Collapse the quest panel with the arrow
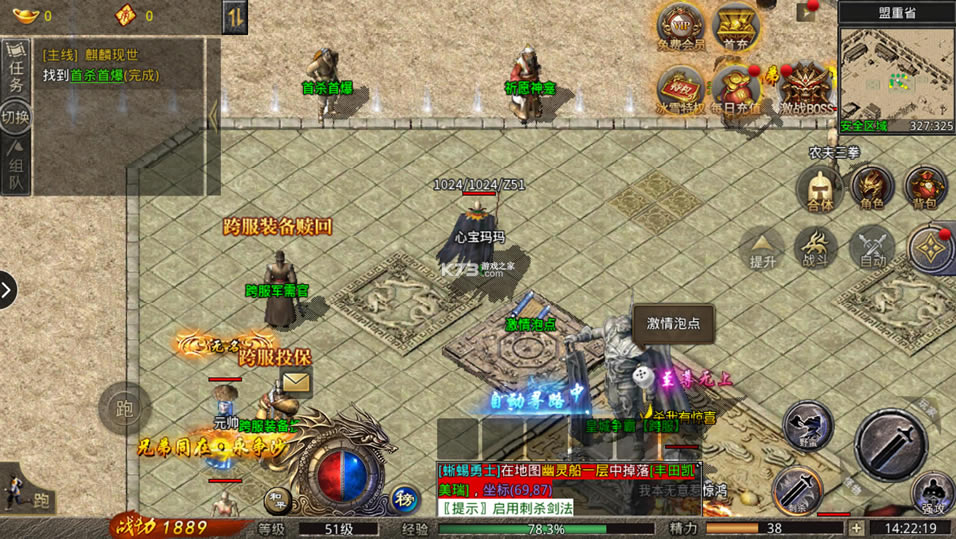956x539 pixels. 213,117
